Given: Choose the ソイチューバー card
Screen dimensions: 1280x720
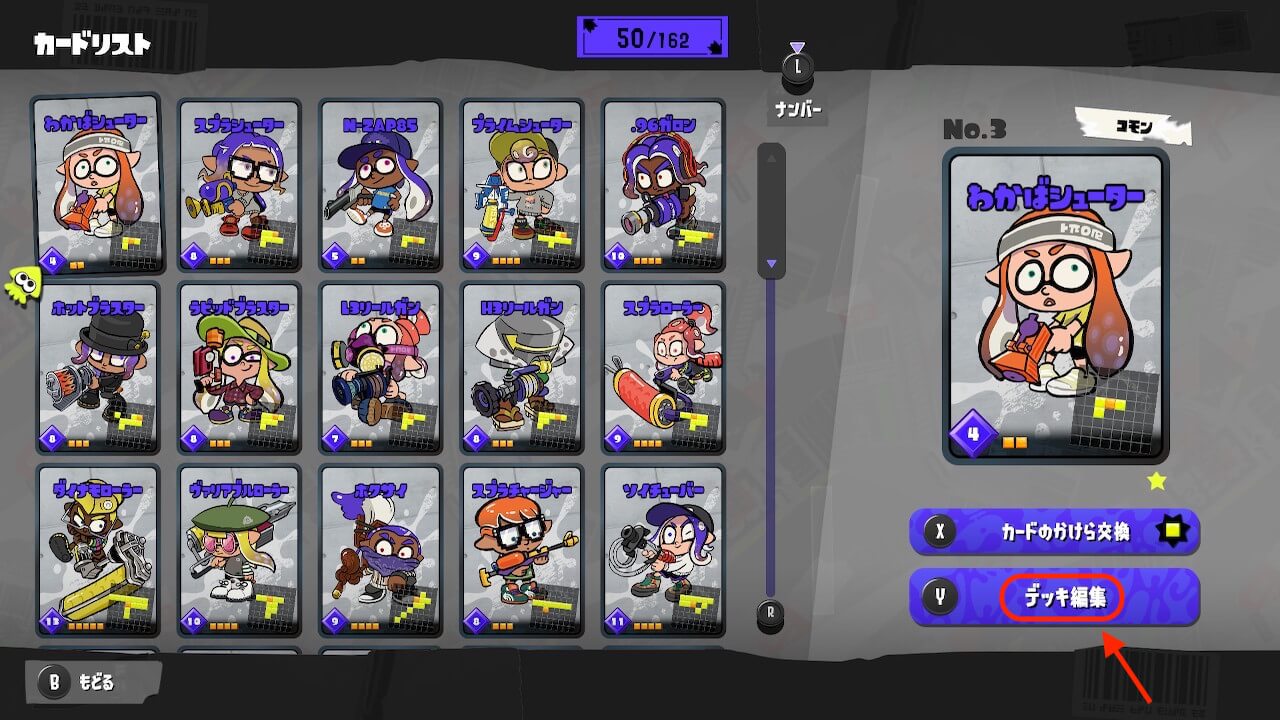Looking at the screenshot, I should pyautogui.click(x=663, y=550).
